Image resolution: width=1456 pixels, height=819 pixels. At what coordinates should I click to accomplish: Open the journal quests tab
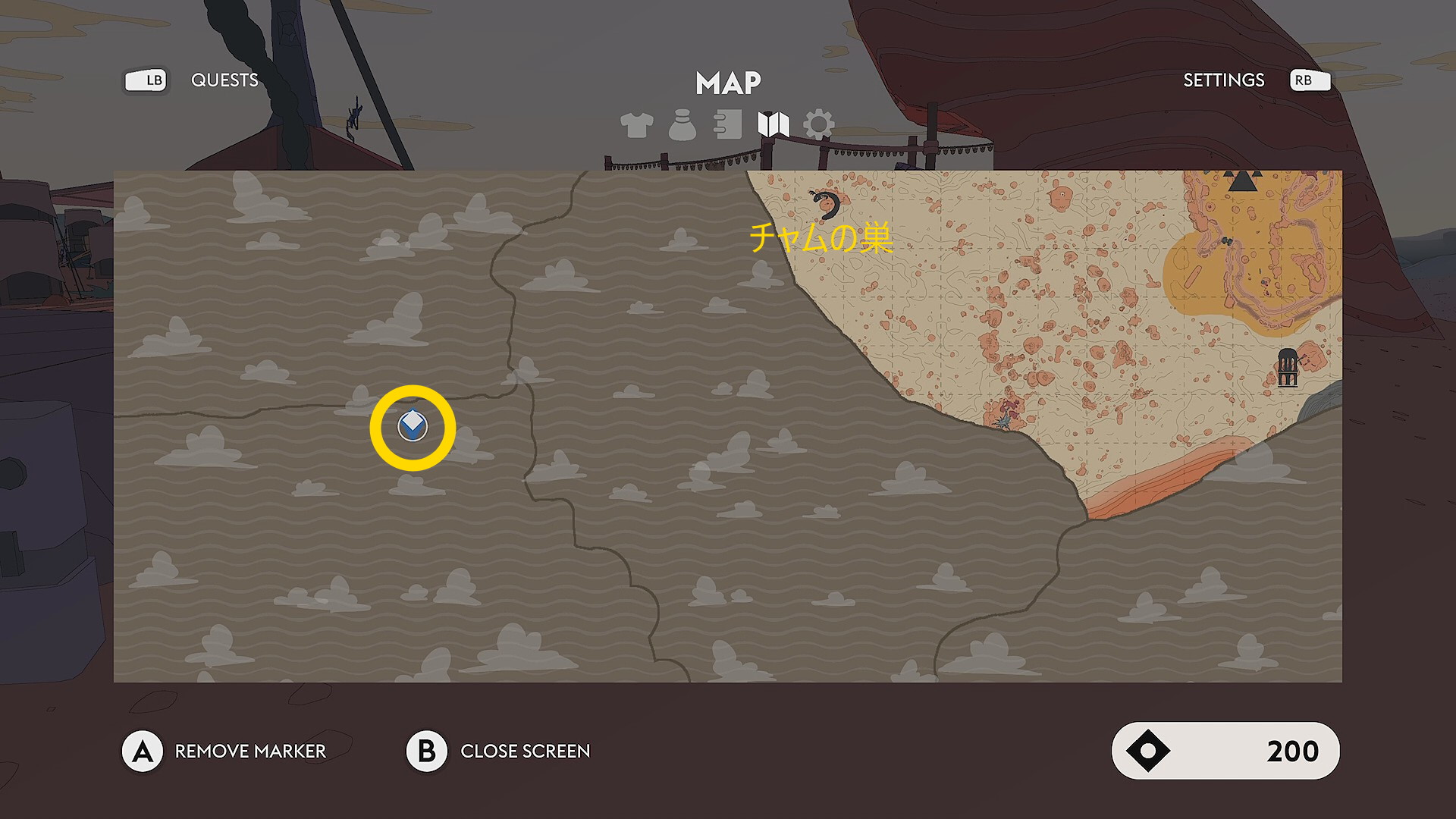pyautogui.click(x=728, y=125)
